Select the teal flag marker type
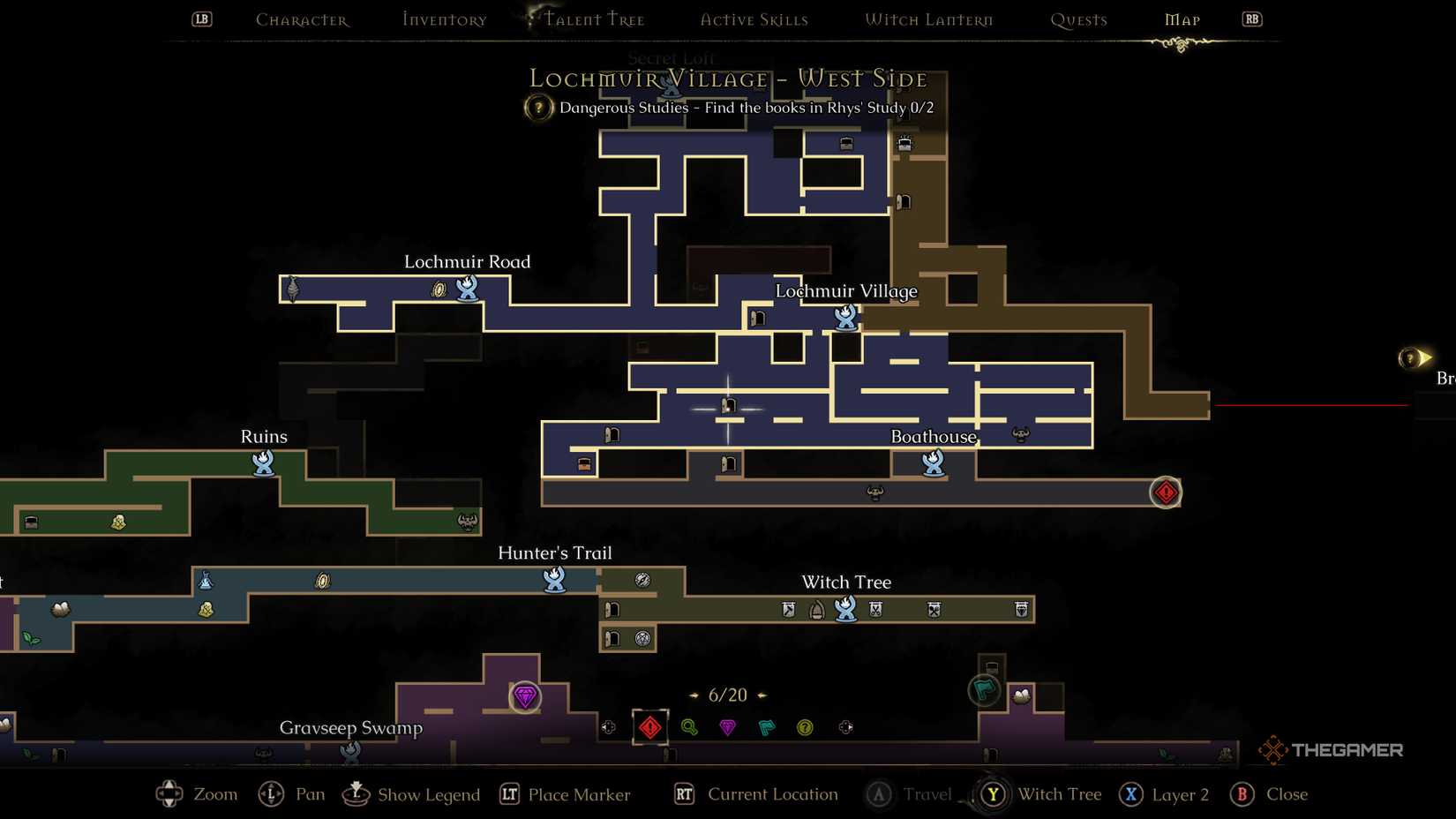This screenshot has width=1456, height=819. pyautogui.click(x=766, y=727)
